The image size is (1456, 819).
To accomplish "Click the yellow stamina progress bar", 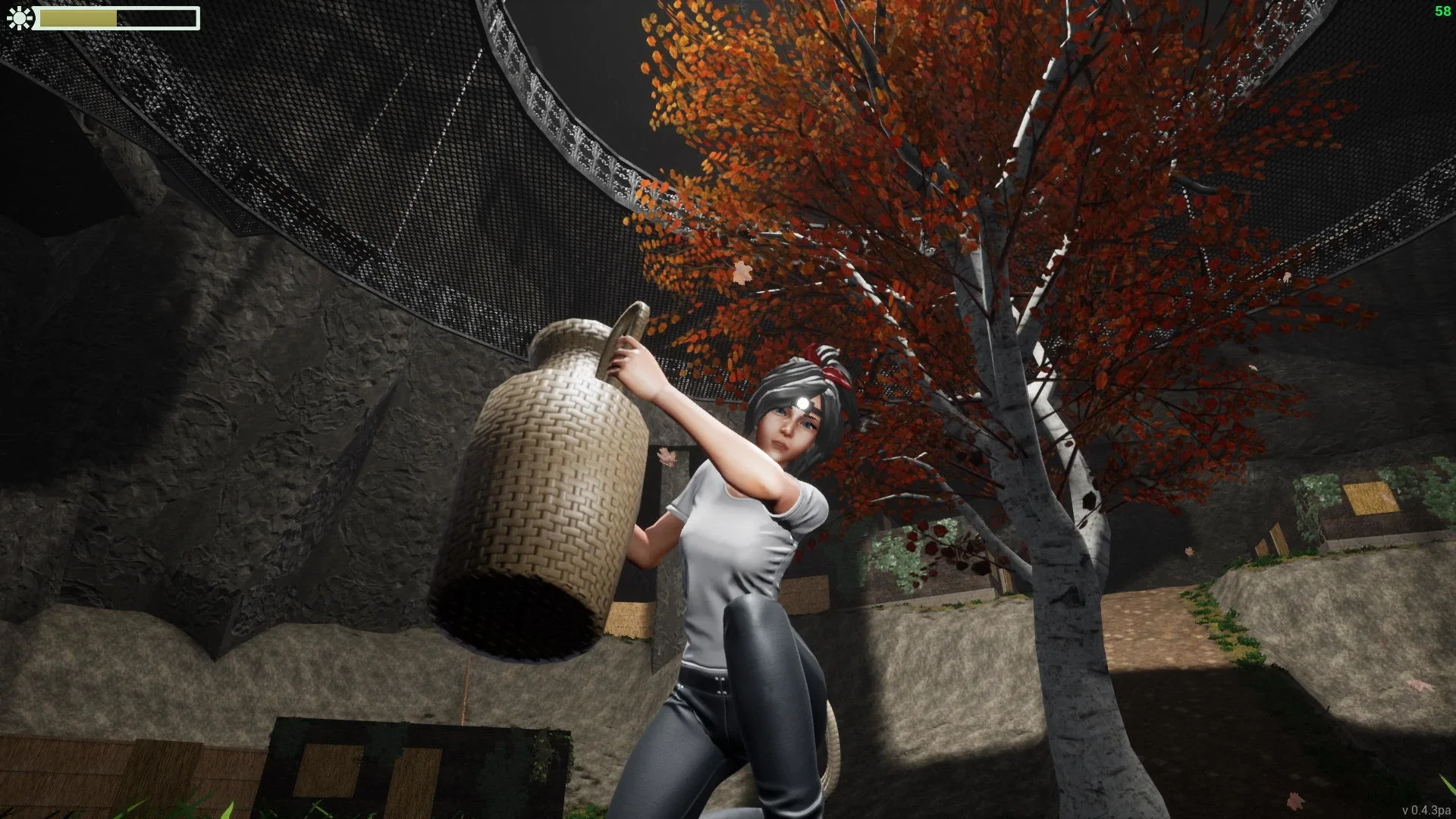I will pos(80,17).
